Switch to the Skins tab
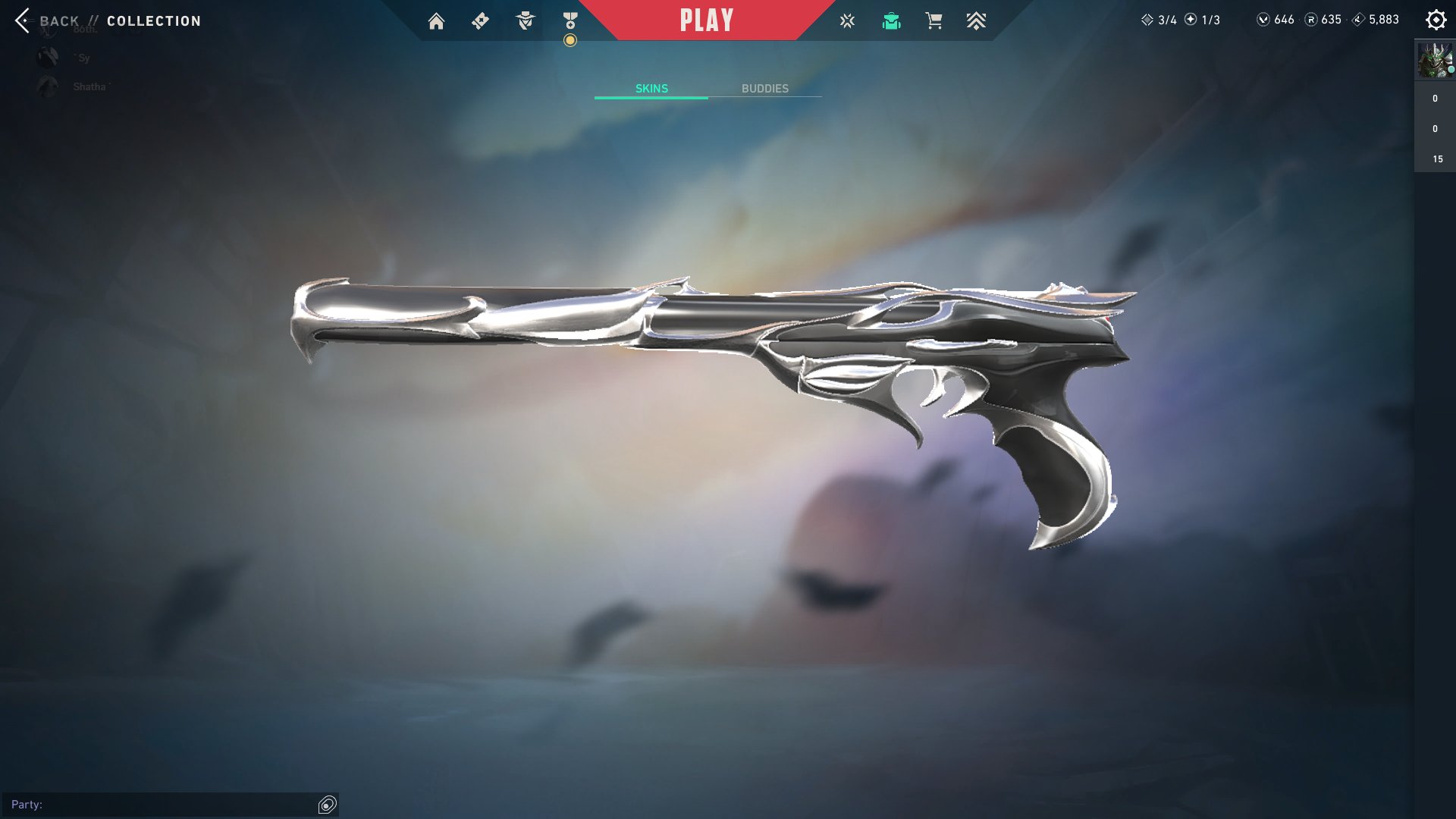Viewport: 1456px width, 819px height. coord(651,89)
